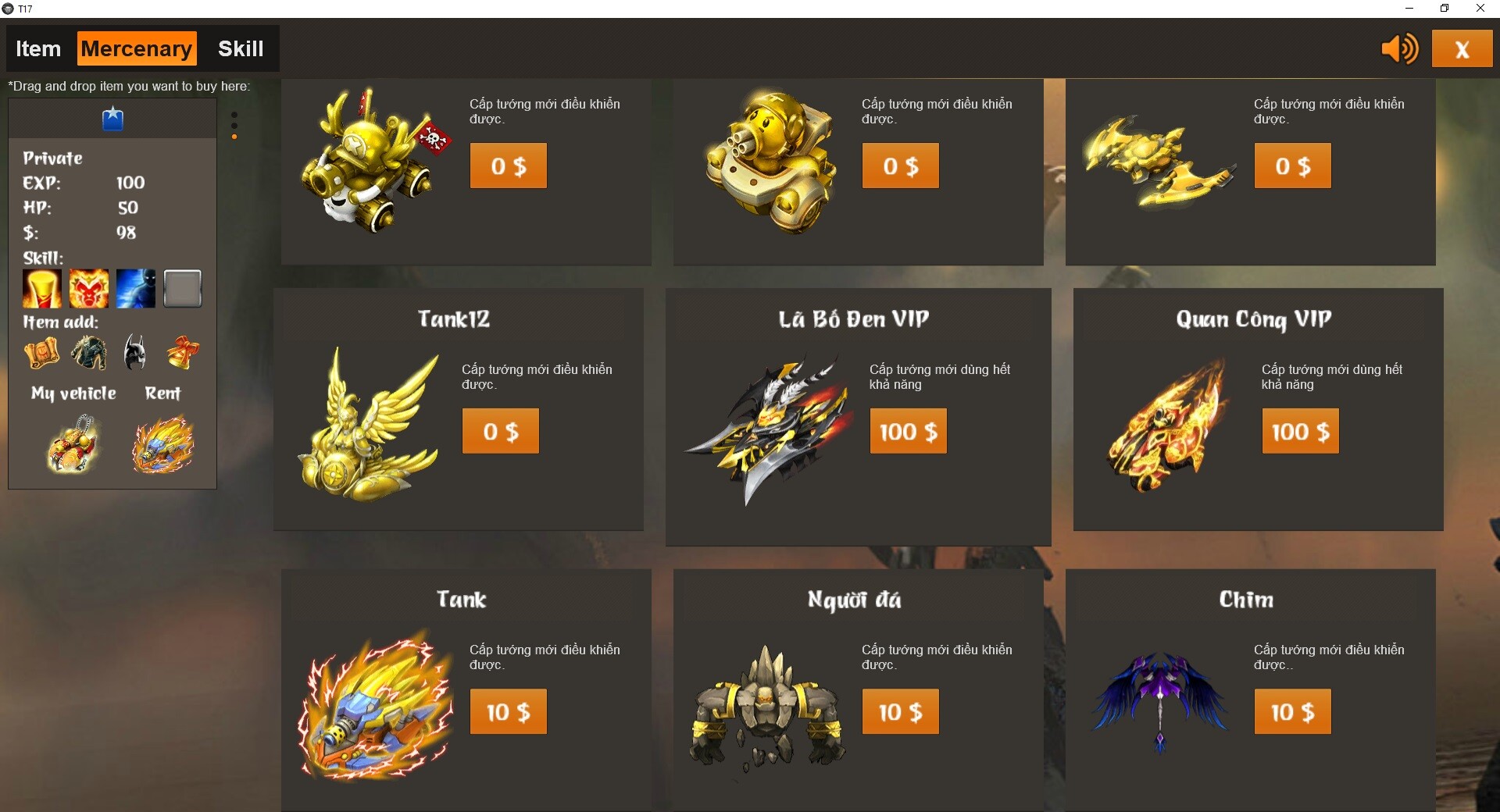The image size is (1500, 812).
Task: Buy Quan Công VIP for 100 $
Action: (x=1299, y=430)
